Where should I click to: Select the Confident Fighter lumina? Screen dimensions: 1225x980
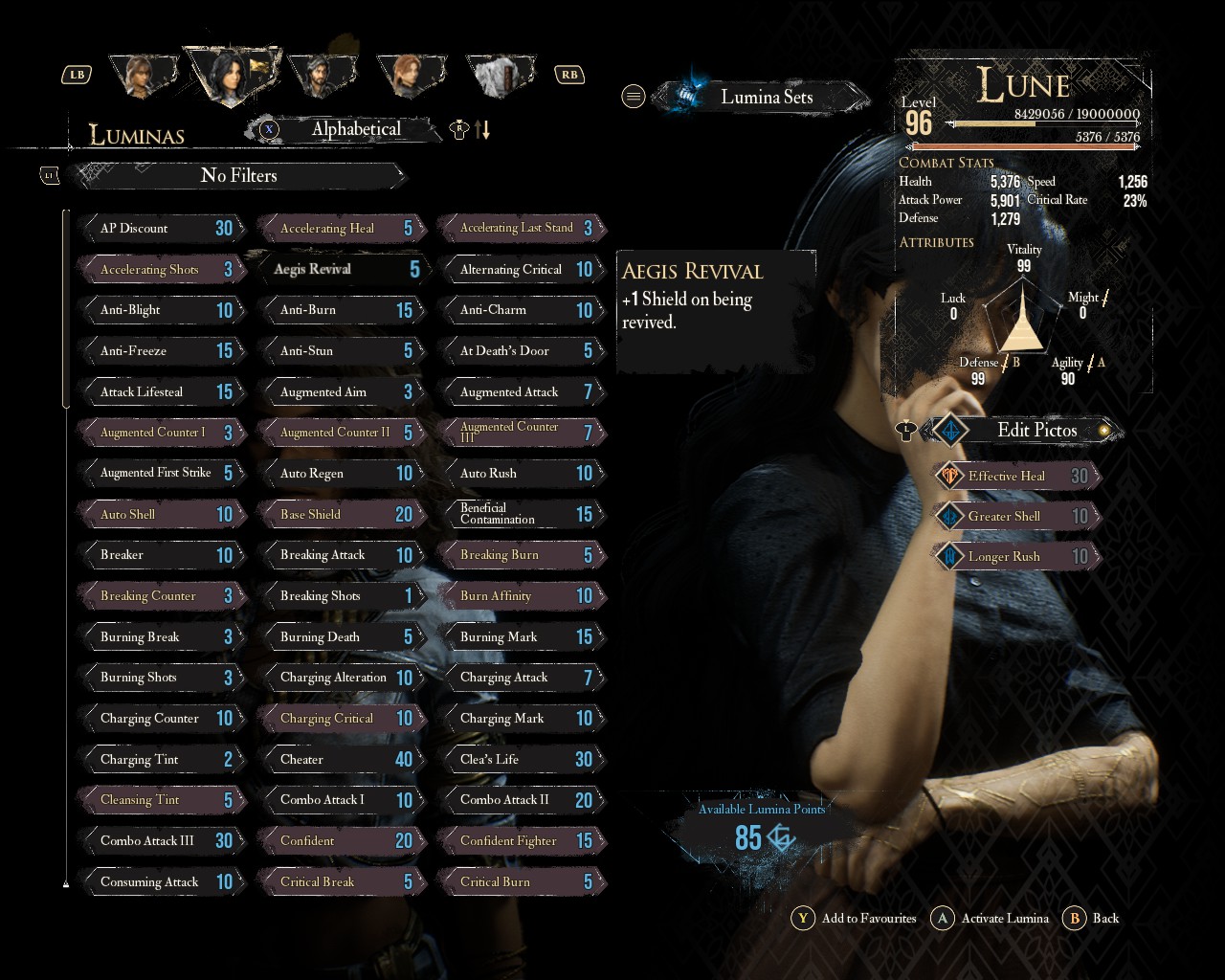[x=521, y=841]
